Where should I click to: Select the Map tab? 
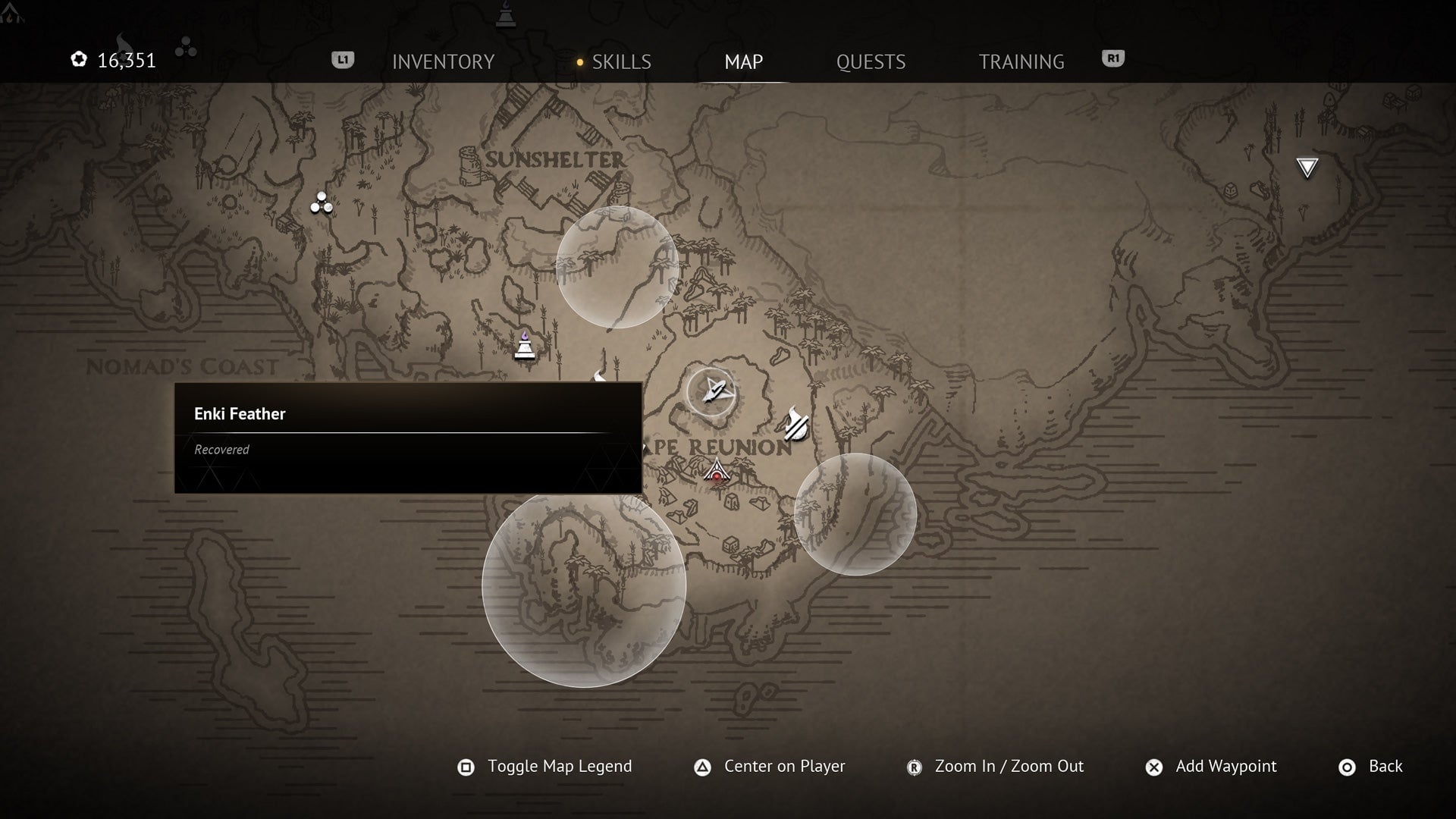[743, 61]
